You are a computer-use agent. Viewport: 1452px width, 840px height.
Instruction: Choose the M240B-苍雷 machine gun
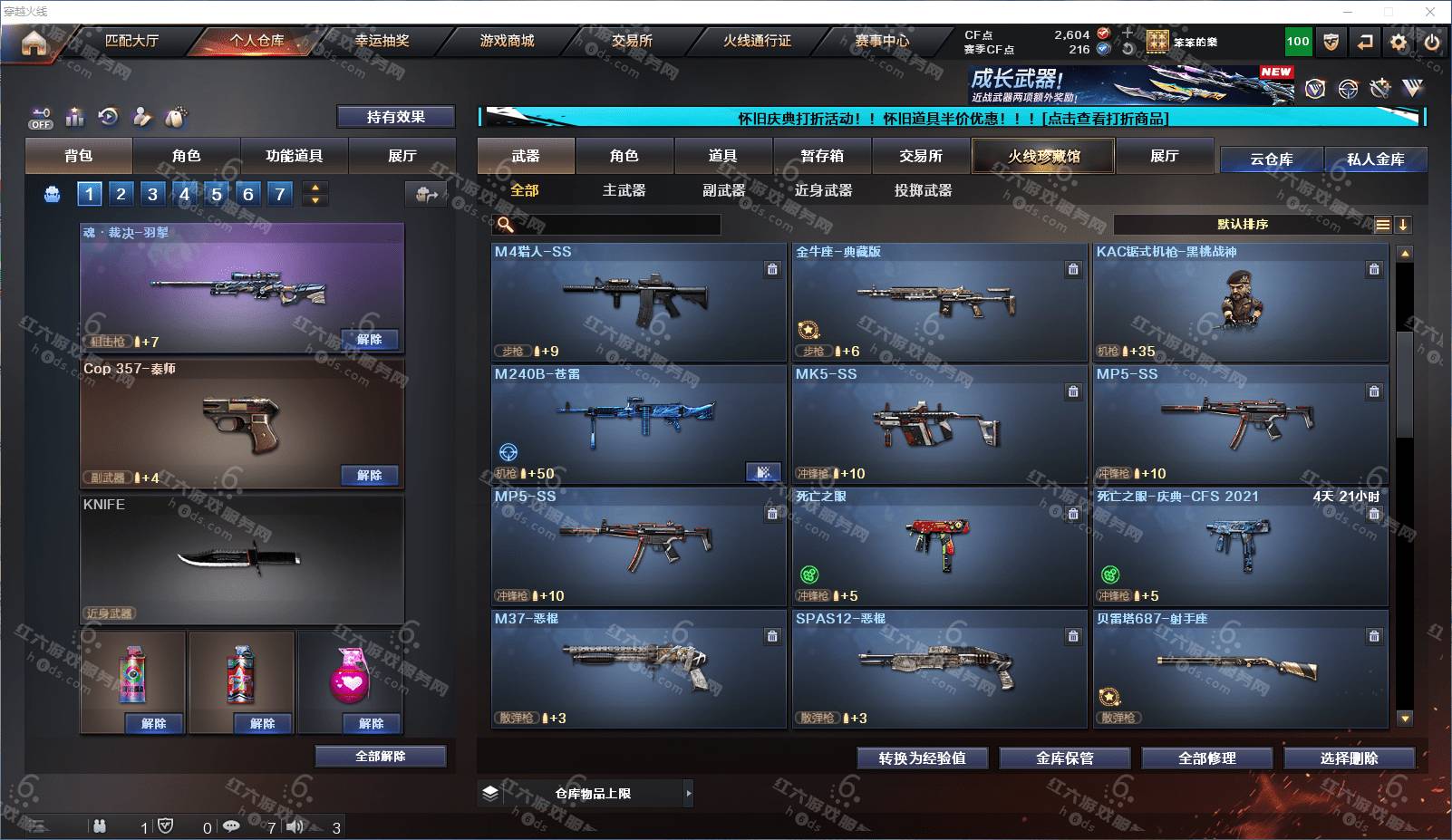638,424
